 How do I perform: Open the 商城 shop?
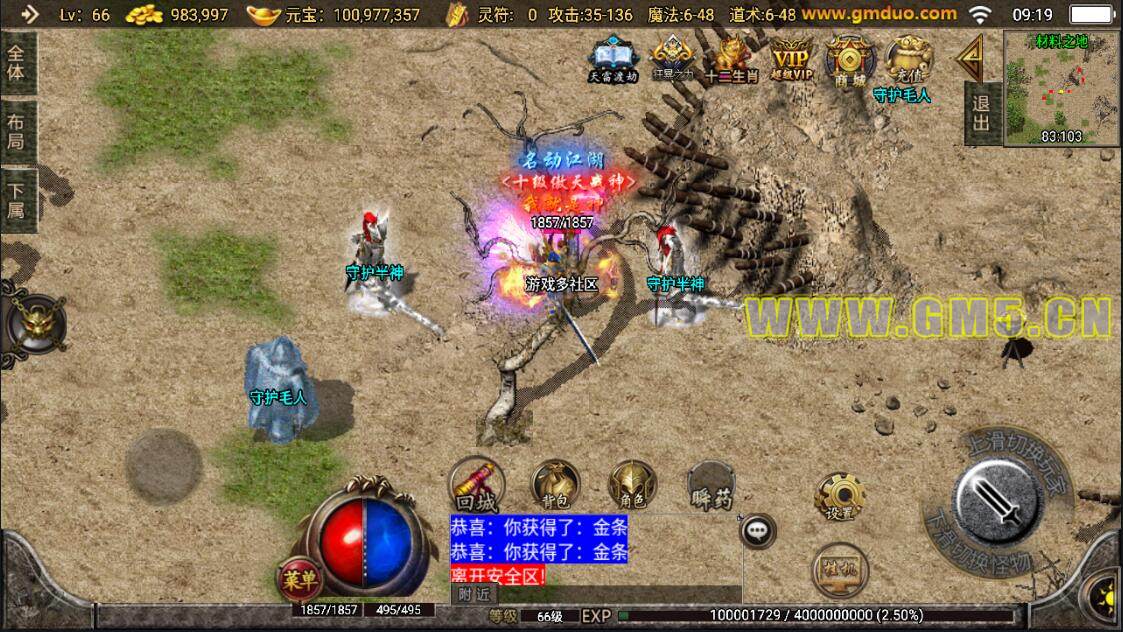(849, 59)
